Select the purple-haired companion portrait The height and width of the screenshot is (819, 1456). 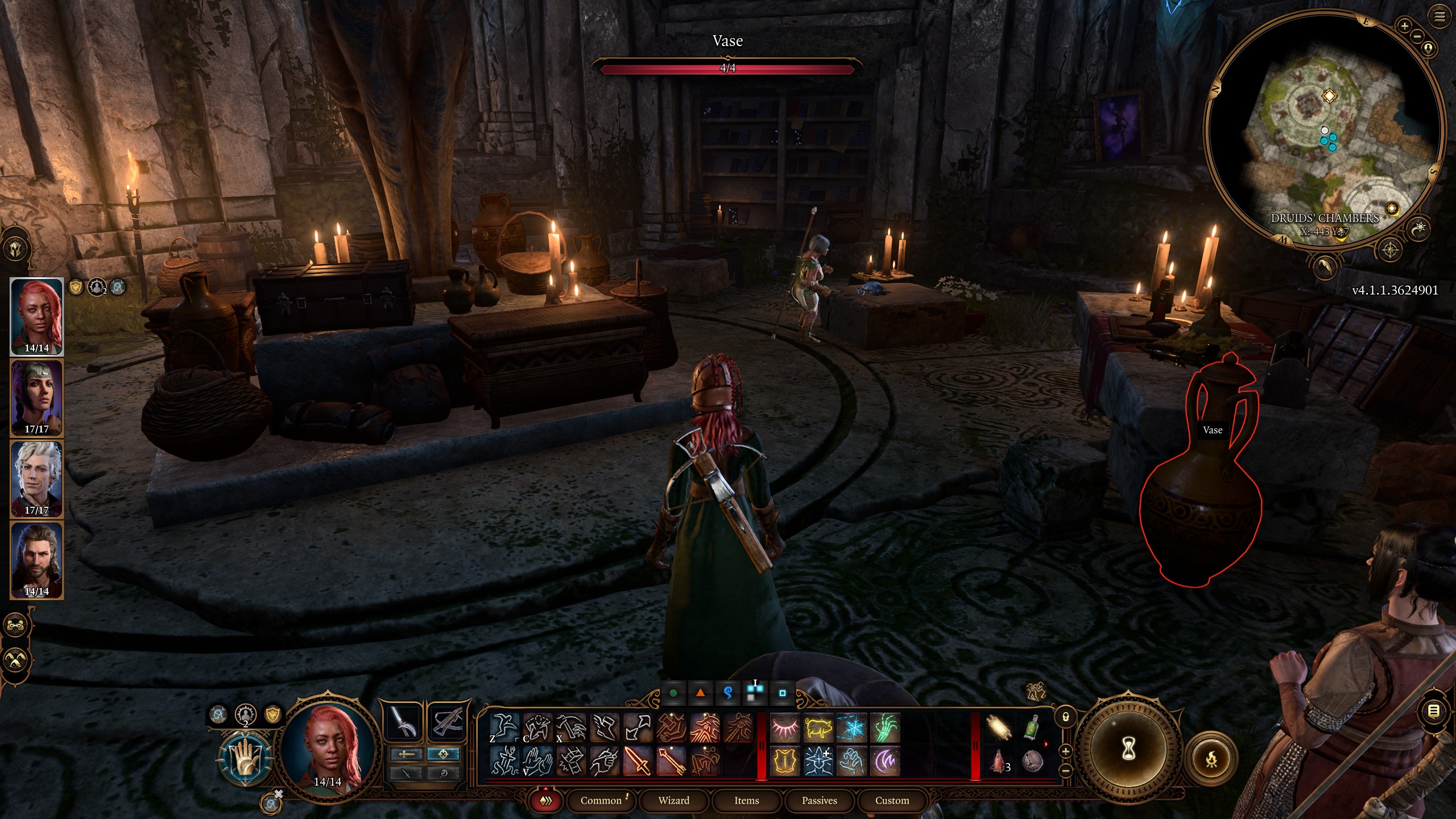pyautogui.click(x=36, y=397)
